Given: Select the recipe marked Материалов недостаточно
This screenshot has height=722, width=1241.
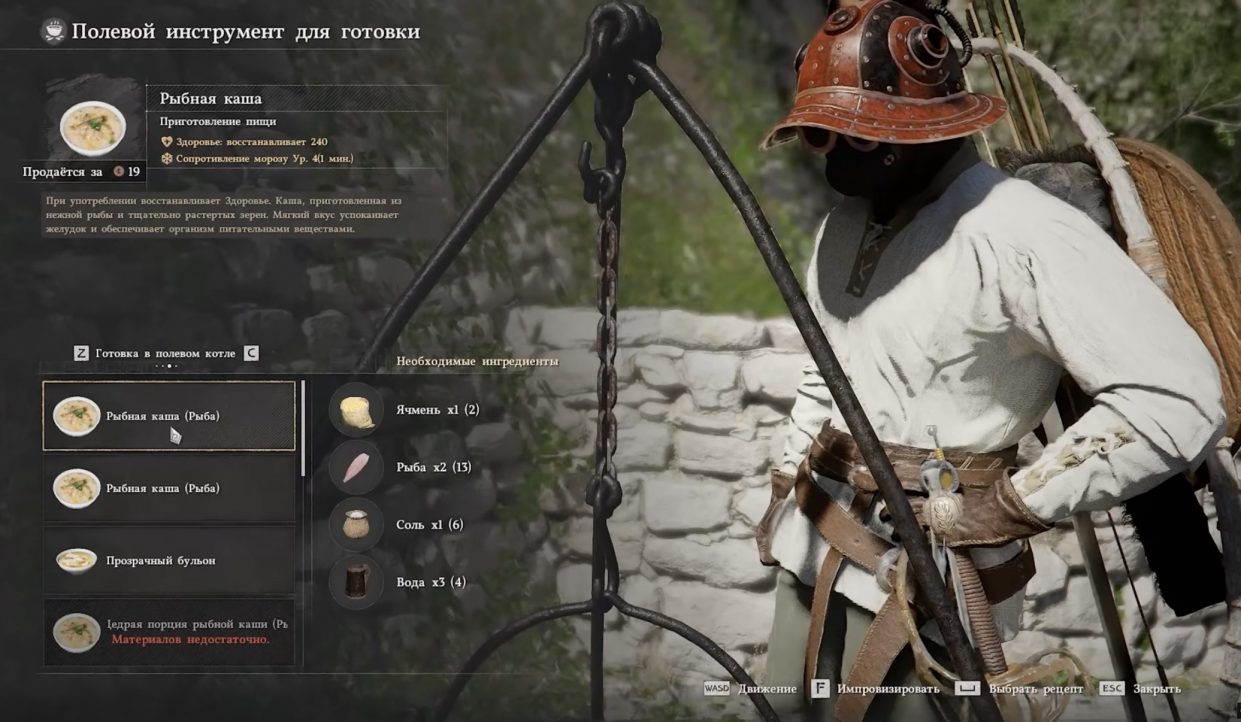Looking at the screenshot, I should [169, 632].
